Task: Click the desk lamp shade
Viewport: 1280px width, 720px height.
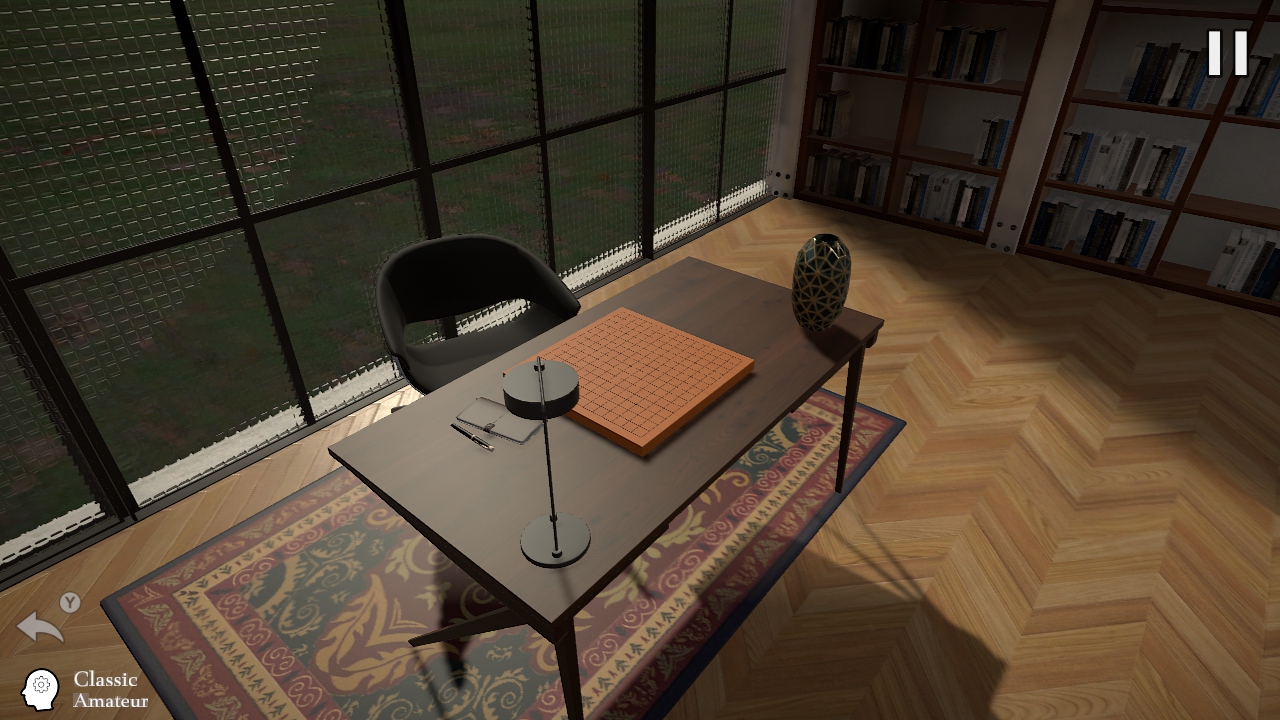Action: (x=546, y=390)
